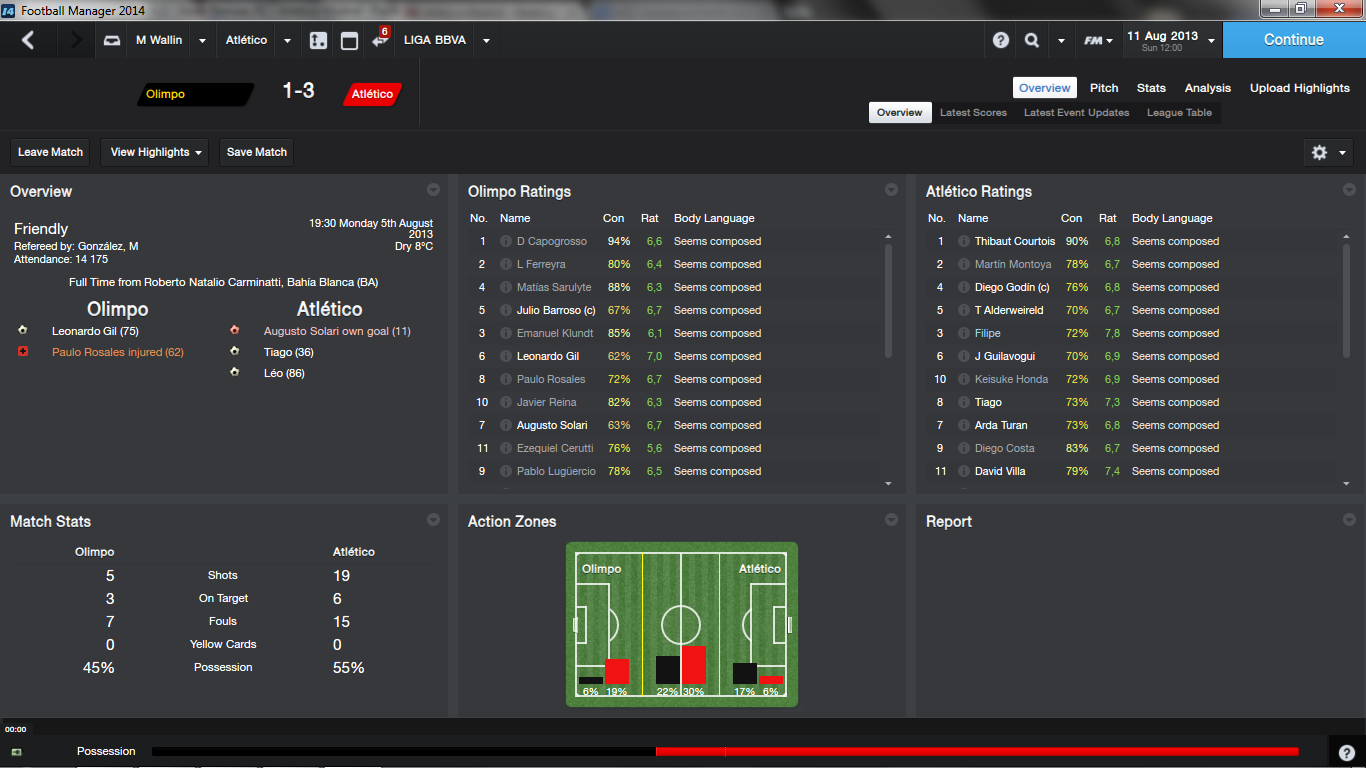The height and width of the screenshot is (768, 1366).
Task: Open the gear settings dropdown
Action: 1329,152
